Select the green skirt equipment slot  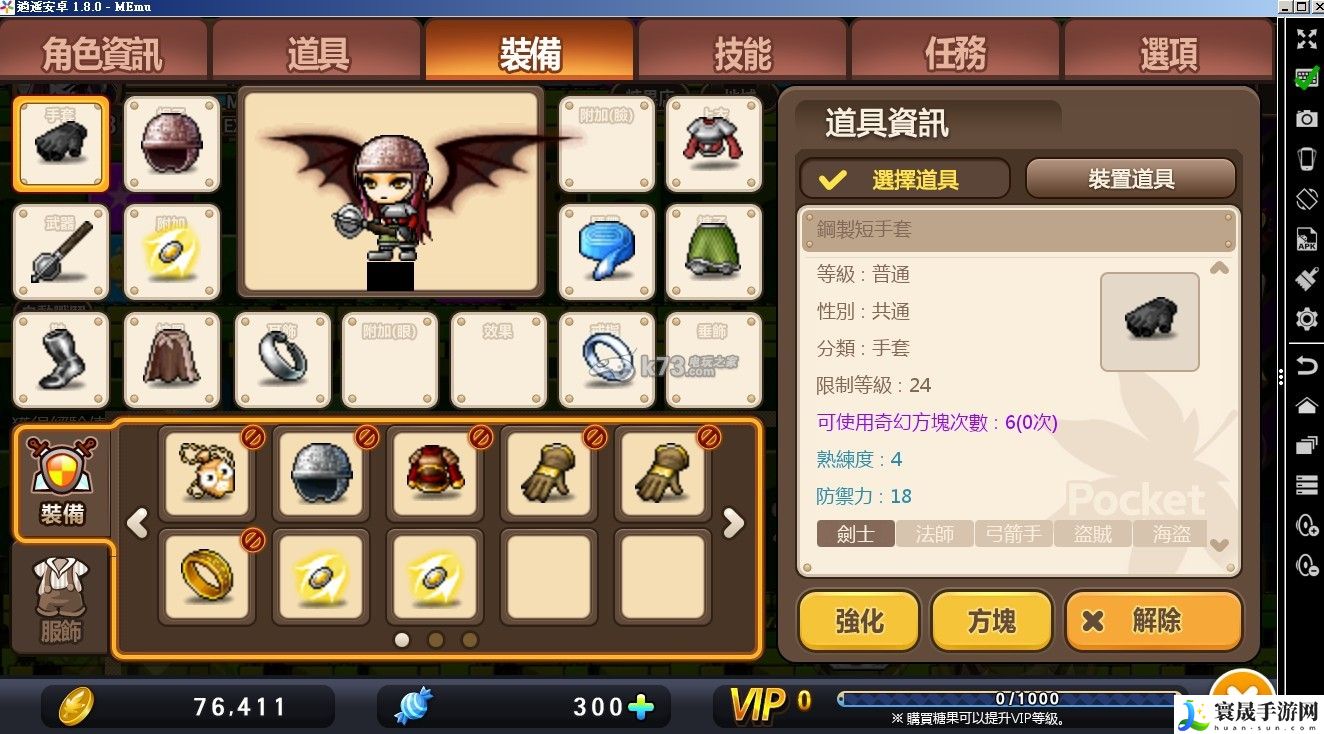coord(713,251)
